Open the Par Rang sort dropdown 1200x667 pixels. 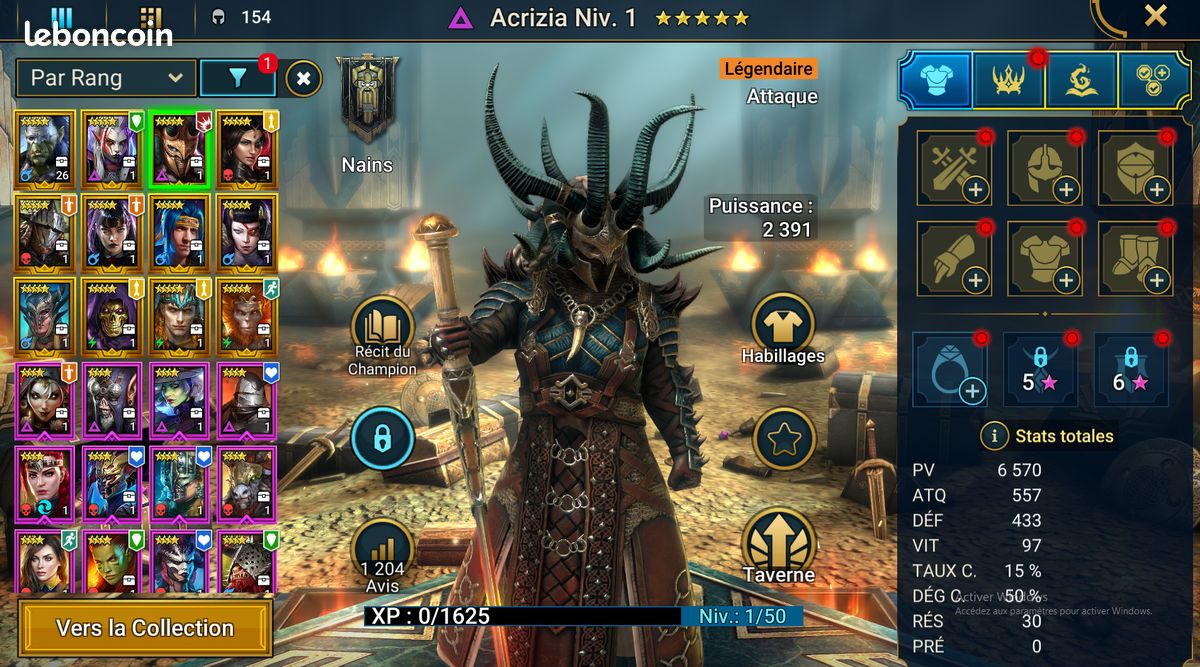[x=105, y=77]
